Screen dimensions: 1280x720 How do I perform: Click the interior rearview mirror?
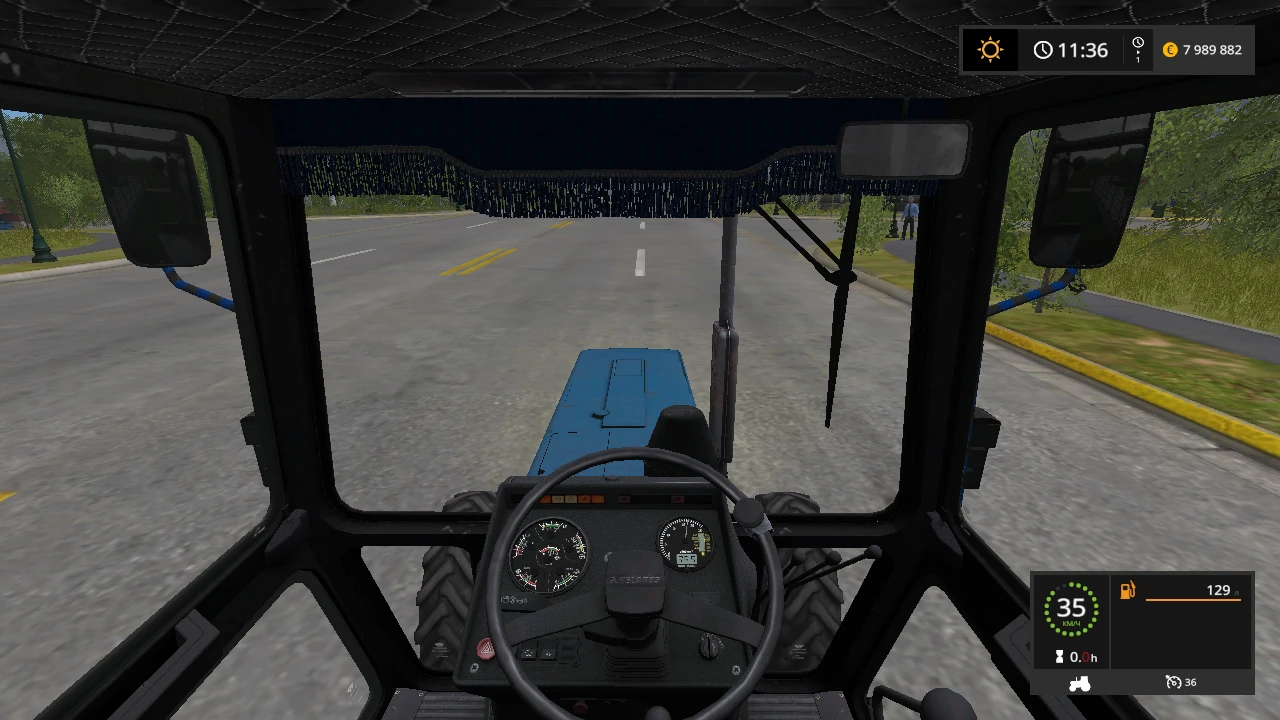pos(903,147)
